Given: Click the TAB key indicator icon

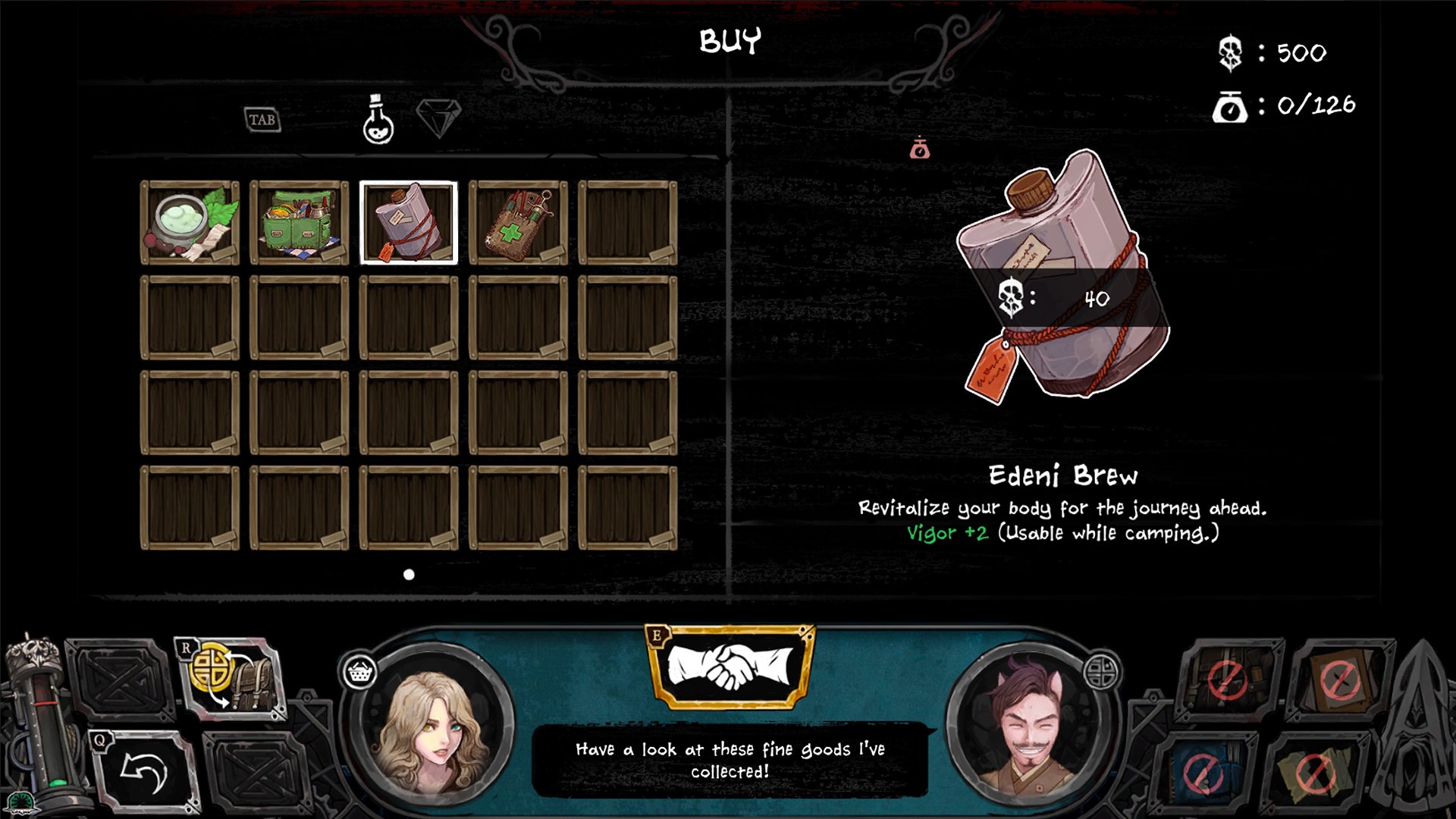Looking at the screenshot, I should tap(262, 120).
